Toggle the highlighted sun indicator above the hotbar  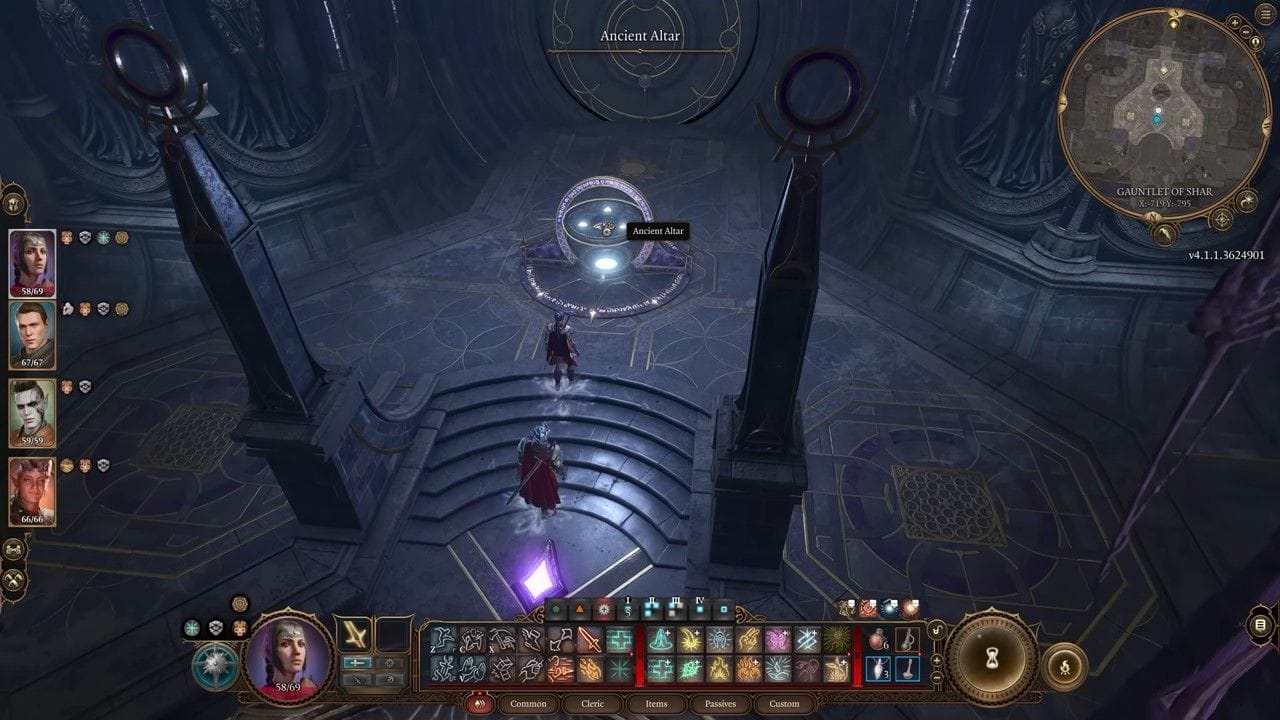603,607
